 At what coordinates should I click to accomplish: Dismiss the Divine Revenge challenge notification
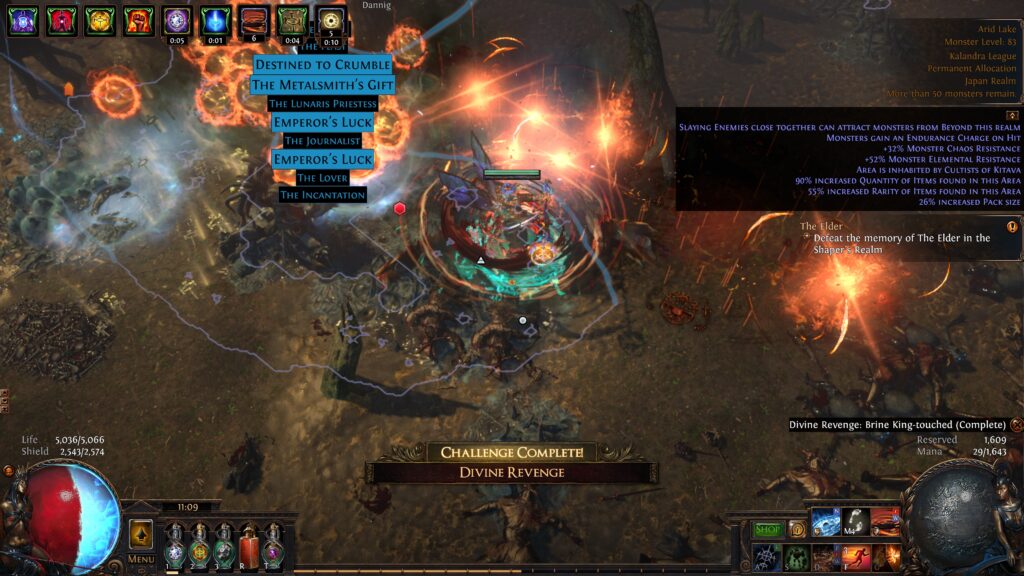1016,425
